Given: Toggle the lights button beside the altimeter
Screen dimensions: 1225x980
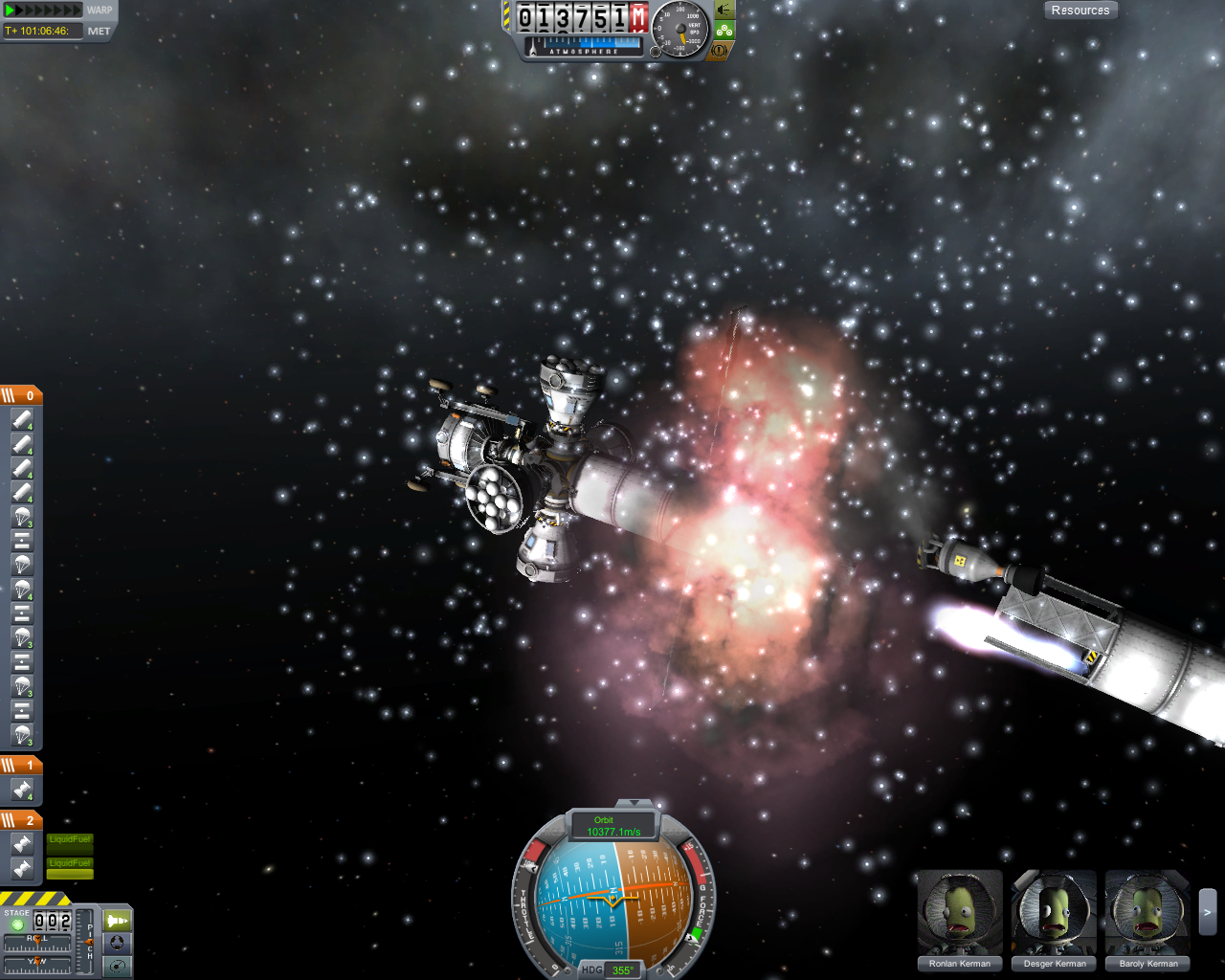Looking at the screenshot, I should (x=724, y=11).
